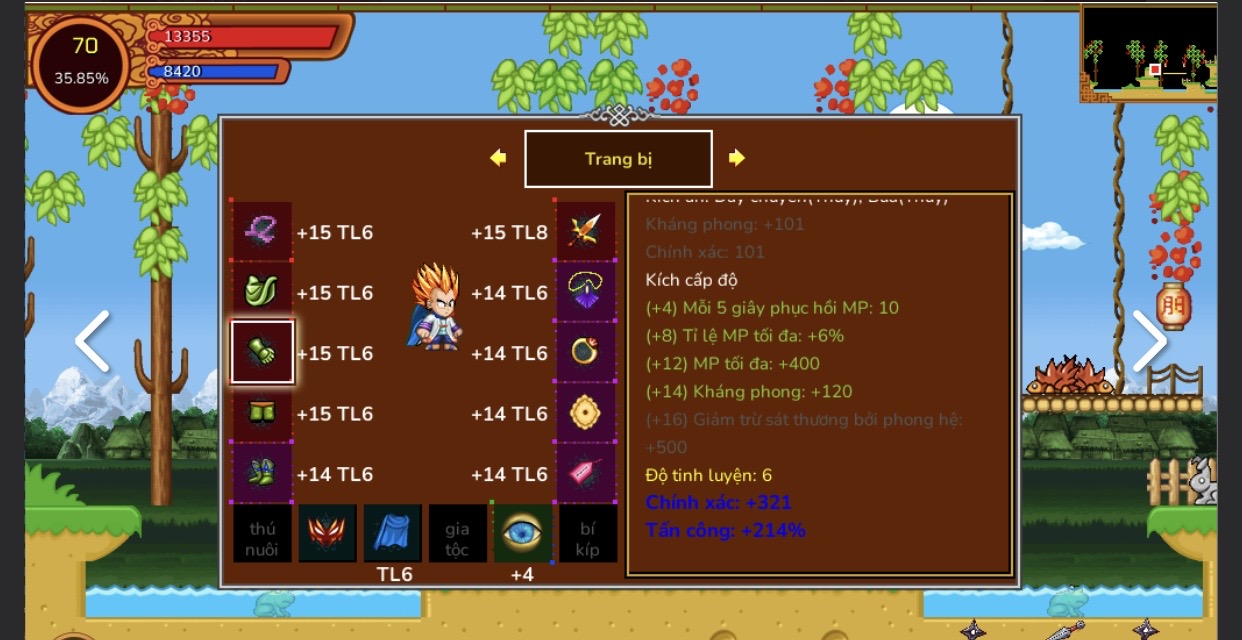Select the sword weapon slot
This screenshot has width=1242, height=640.
(585, 232)
